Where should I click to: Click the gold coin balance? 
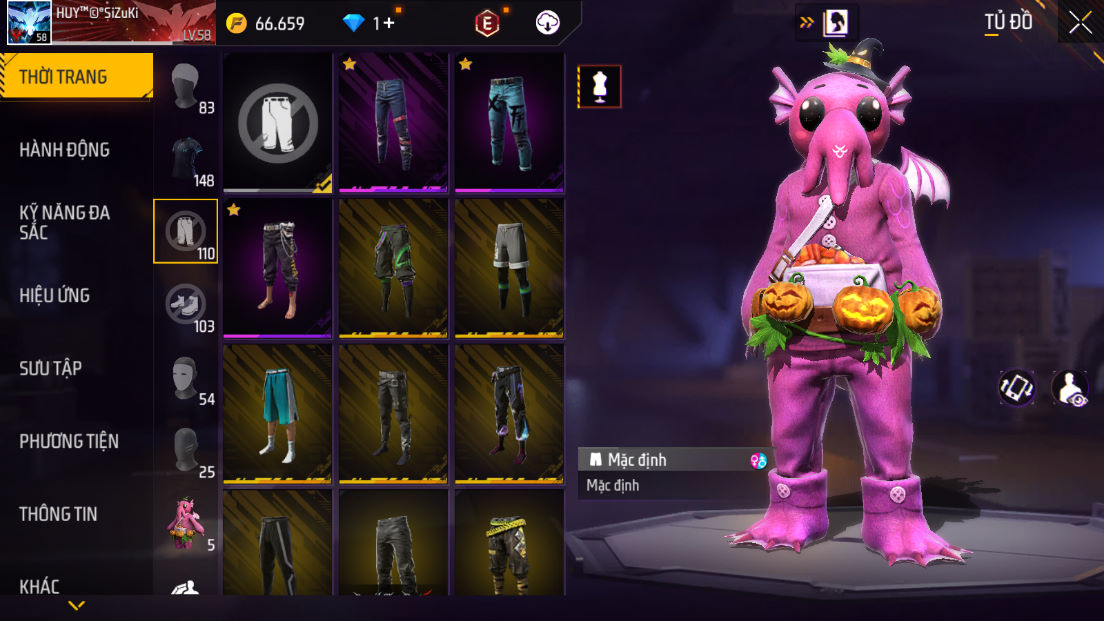click(x=265, y=23)
